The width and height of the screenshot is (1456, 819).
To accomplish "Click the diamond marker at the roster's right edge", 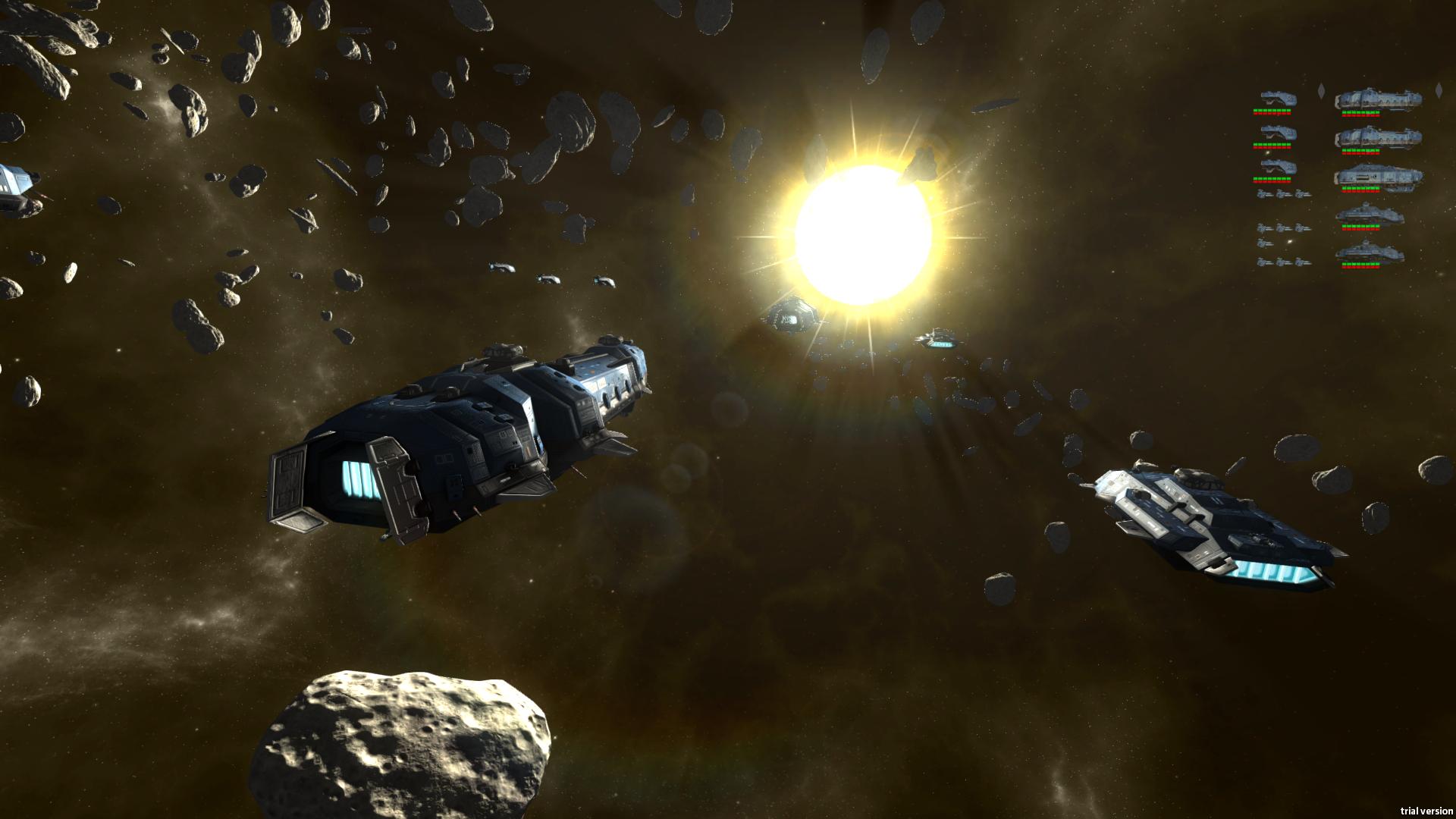I will point(1439,90).
